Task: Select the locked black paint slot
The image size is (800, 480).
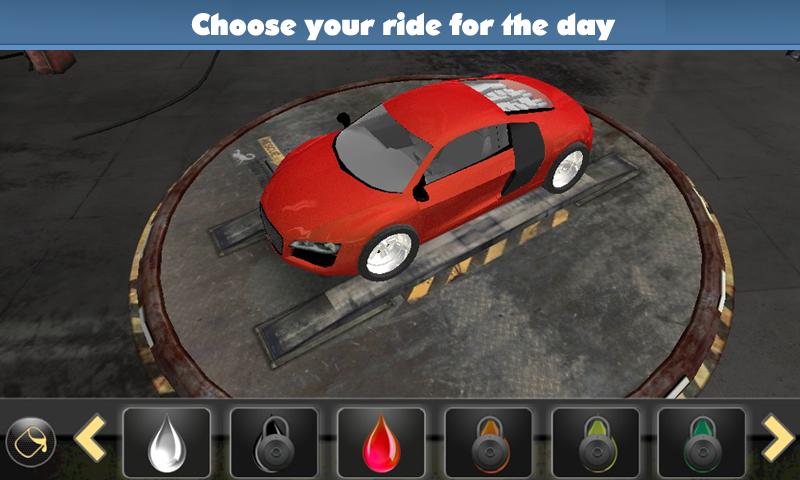Action: pyautogui.click(x=274, y=441)
